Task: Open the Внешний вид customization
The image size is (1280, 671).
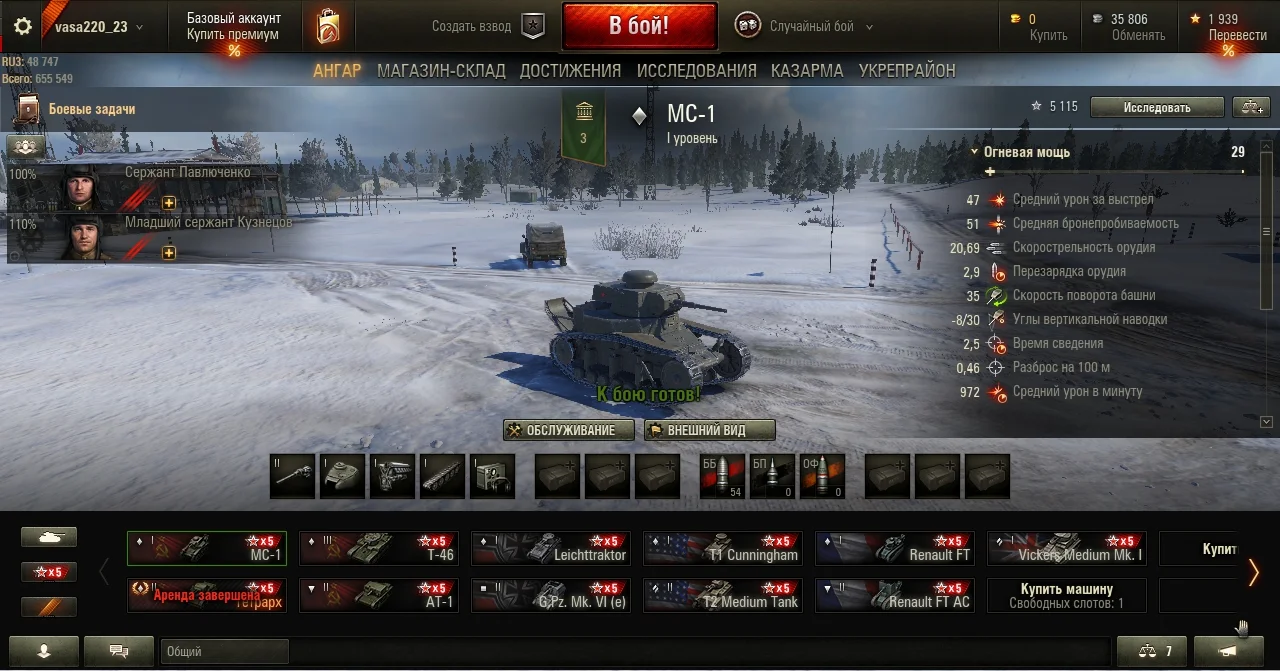Action: click(x=709, y=430)
